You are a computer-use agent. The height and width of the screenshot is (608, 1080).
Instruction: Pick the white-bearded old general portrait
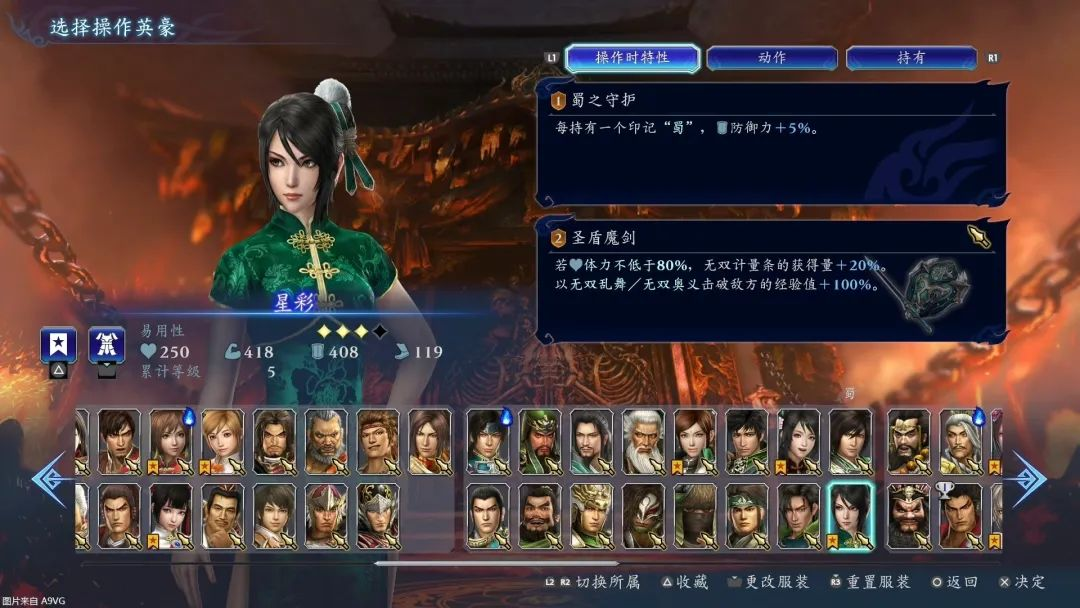click(x=643, y=441)
